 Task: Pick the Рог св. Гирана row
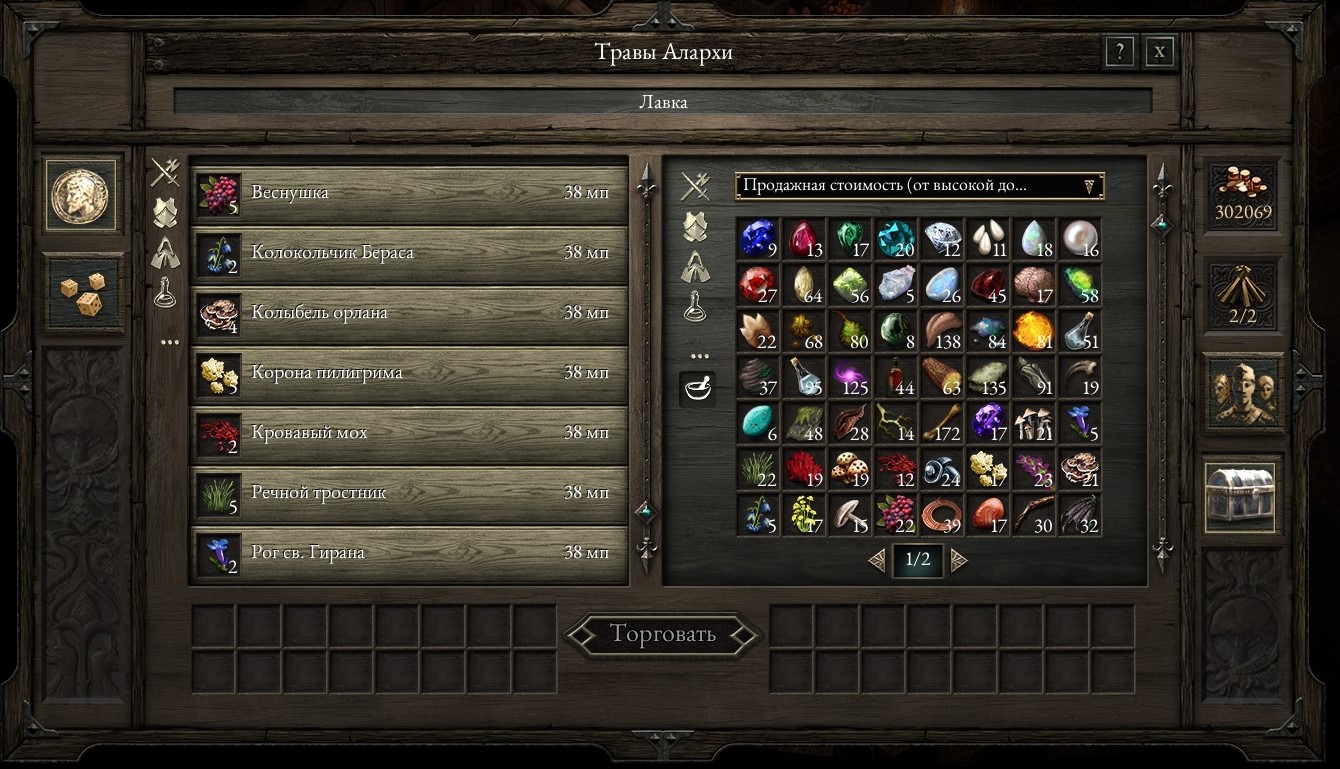[x=408, y=553]
